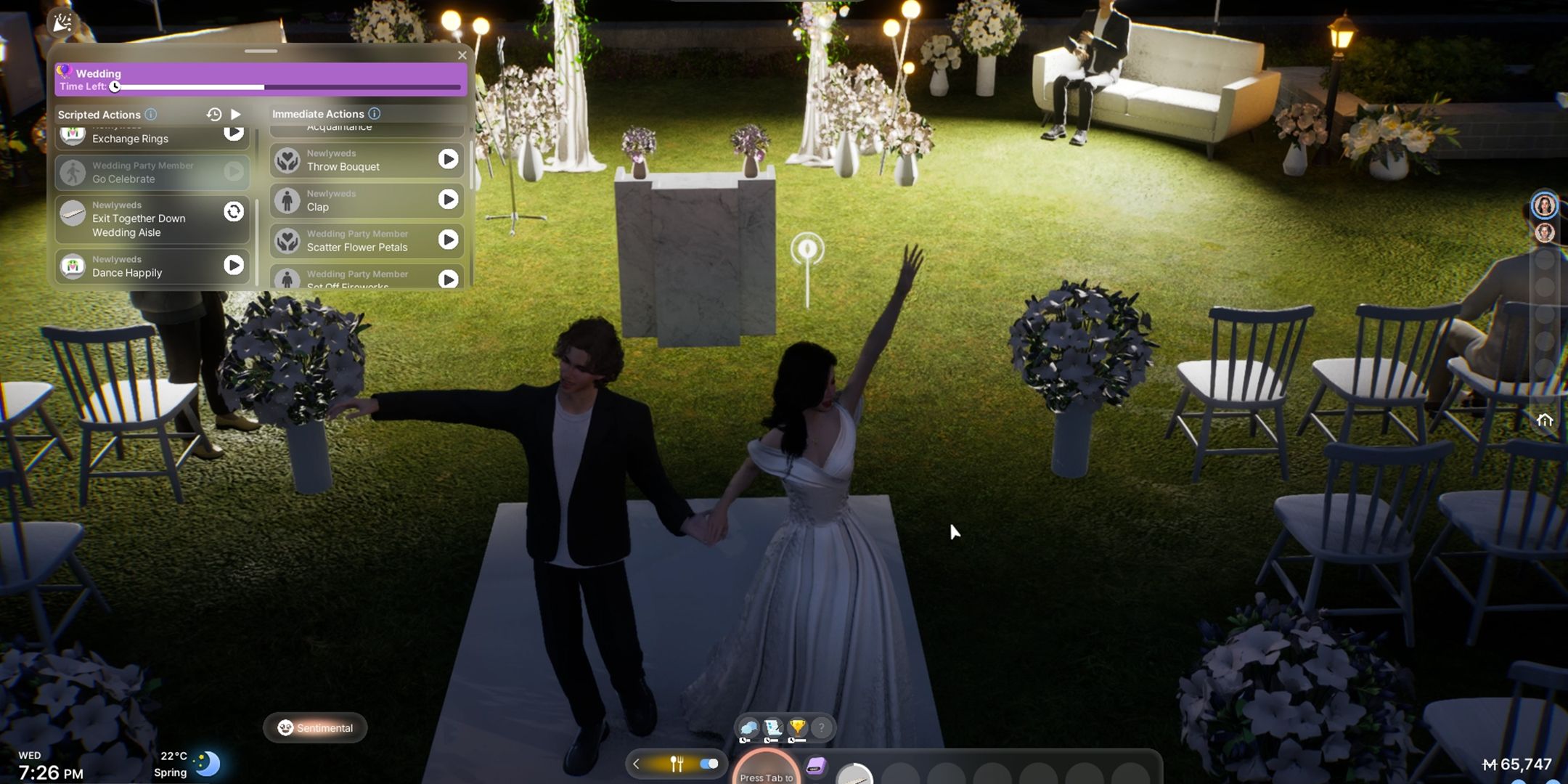
Task: Click the balloon icon on the Wedding panel header
Action: tap(65, 71)
